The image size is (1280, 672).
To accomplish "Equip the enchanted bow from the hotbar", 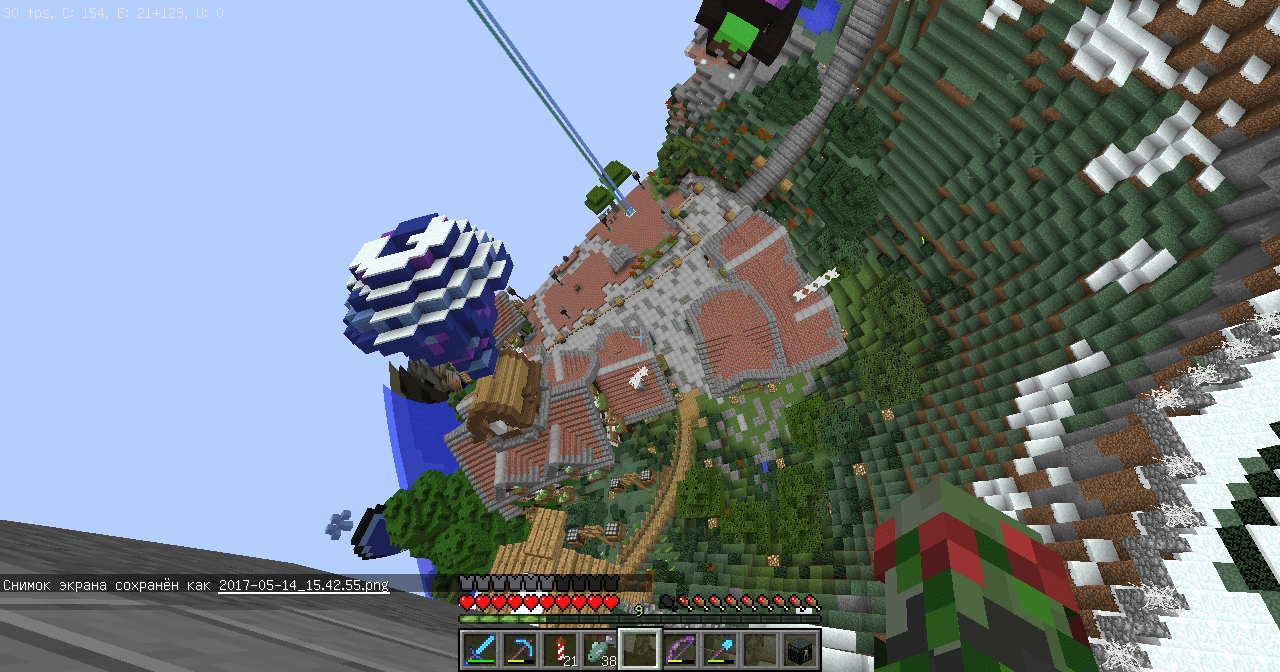I will (679, 648).
